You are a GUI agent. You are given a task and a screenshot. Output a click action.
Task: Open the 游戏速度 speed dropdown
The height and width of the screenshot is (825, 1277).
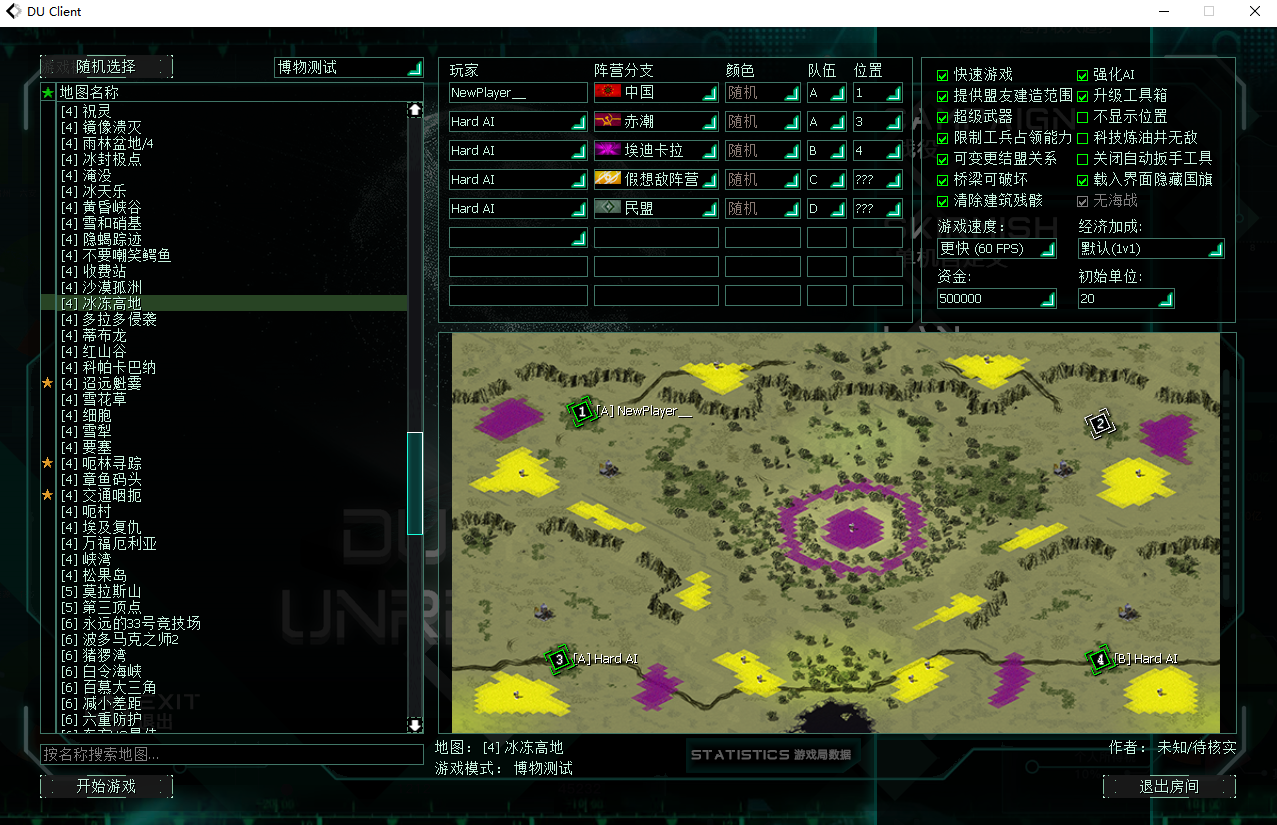tap(997, 248)
